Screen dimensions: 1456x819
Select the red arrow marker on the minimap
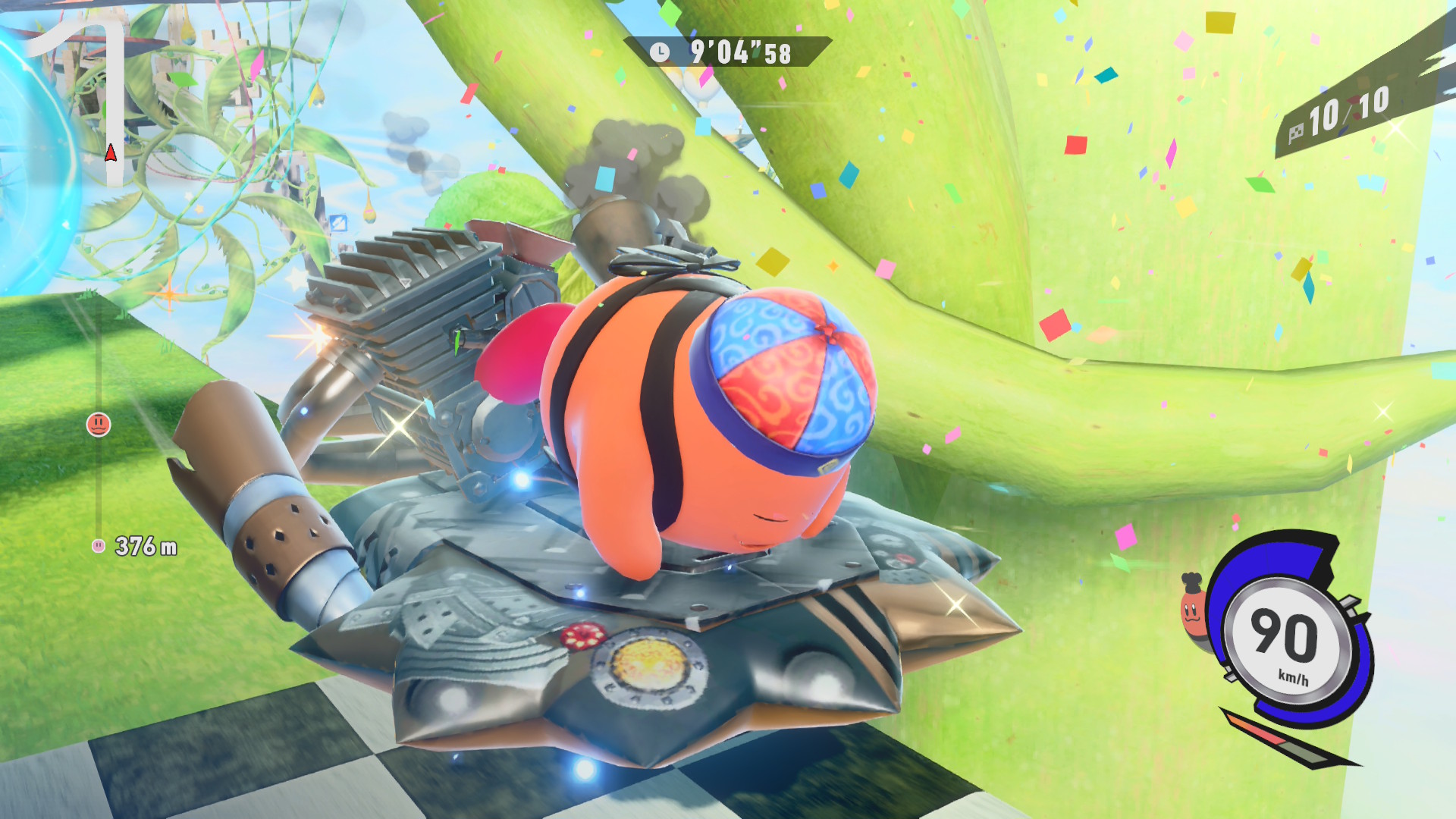(111, 154)
